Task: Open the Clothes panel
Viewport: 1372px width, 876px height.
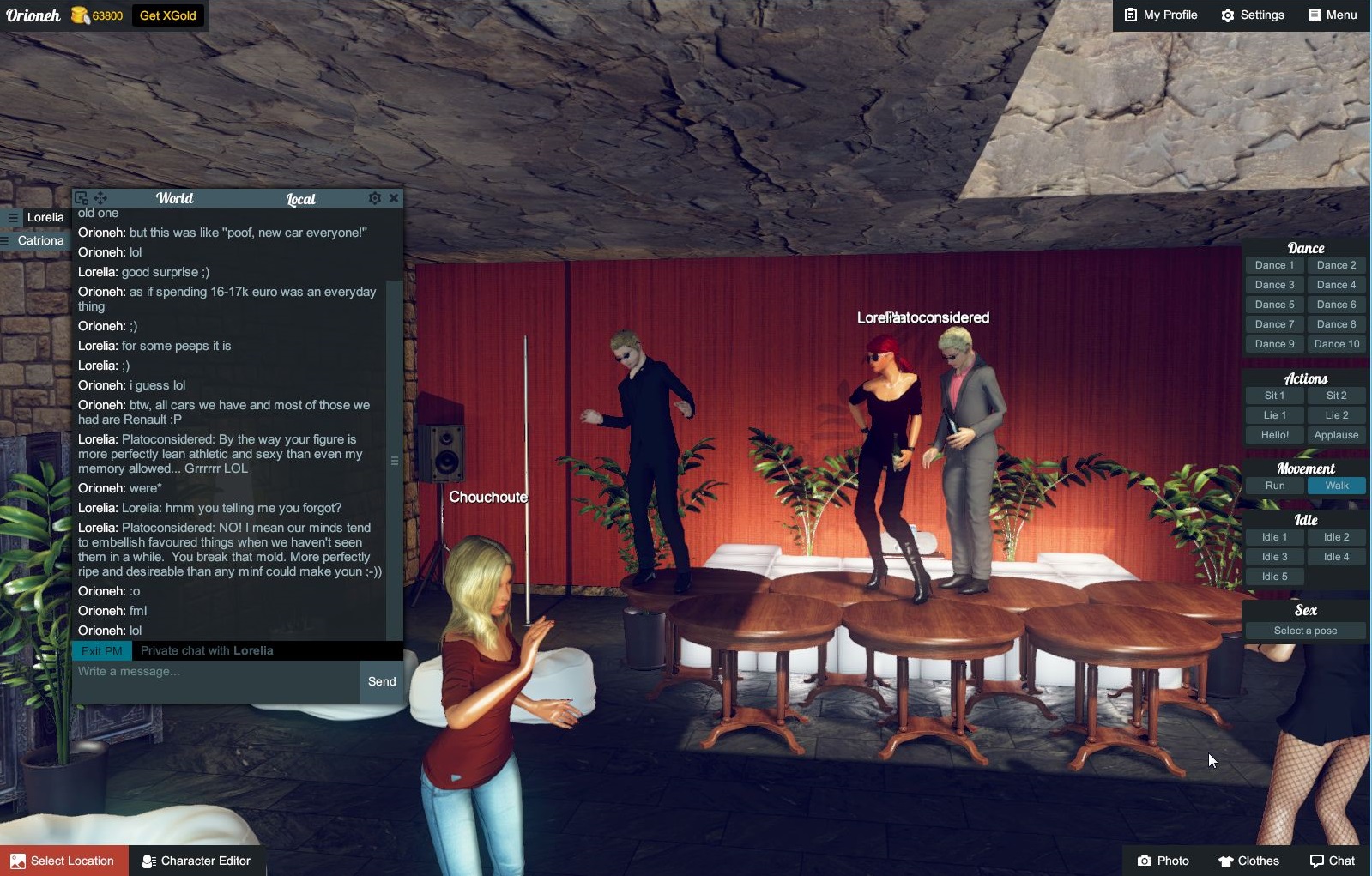Action: click(x=1248, y=861)
